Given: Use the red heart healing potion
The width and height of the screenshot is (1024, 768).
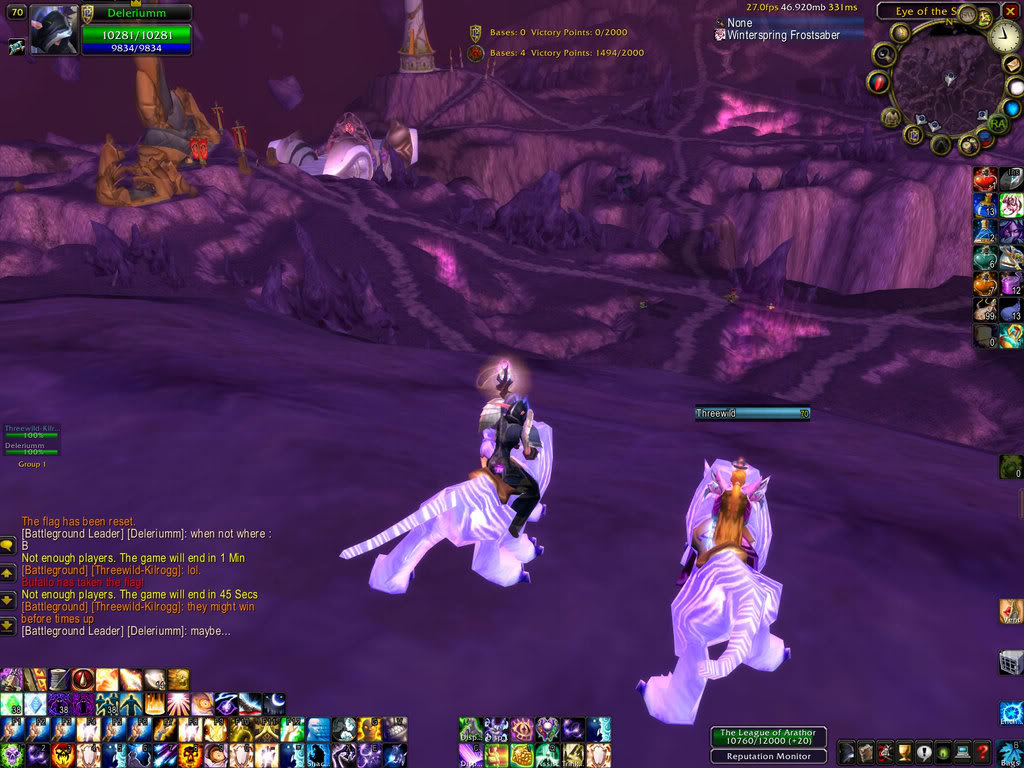Looking at the screenshot, I should (984, 179).
